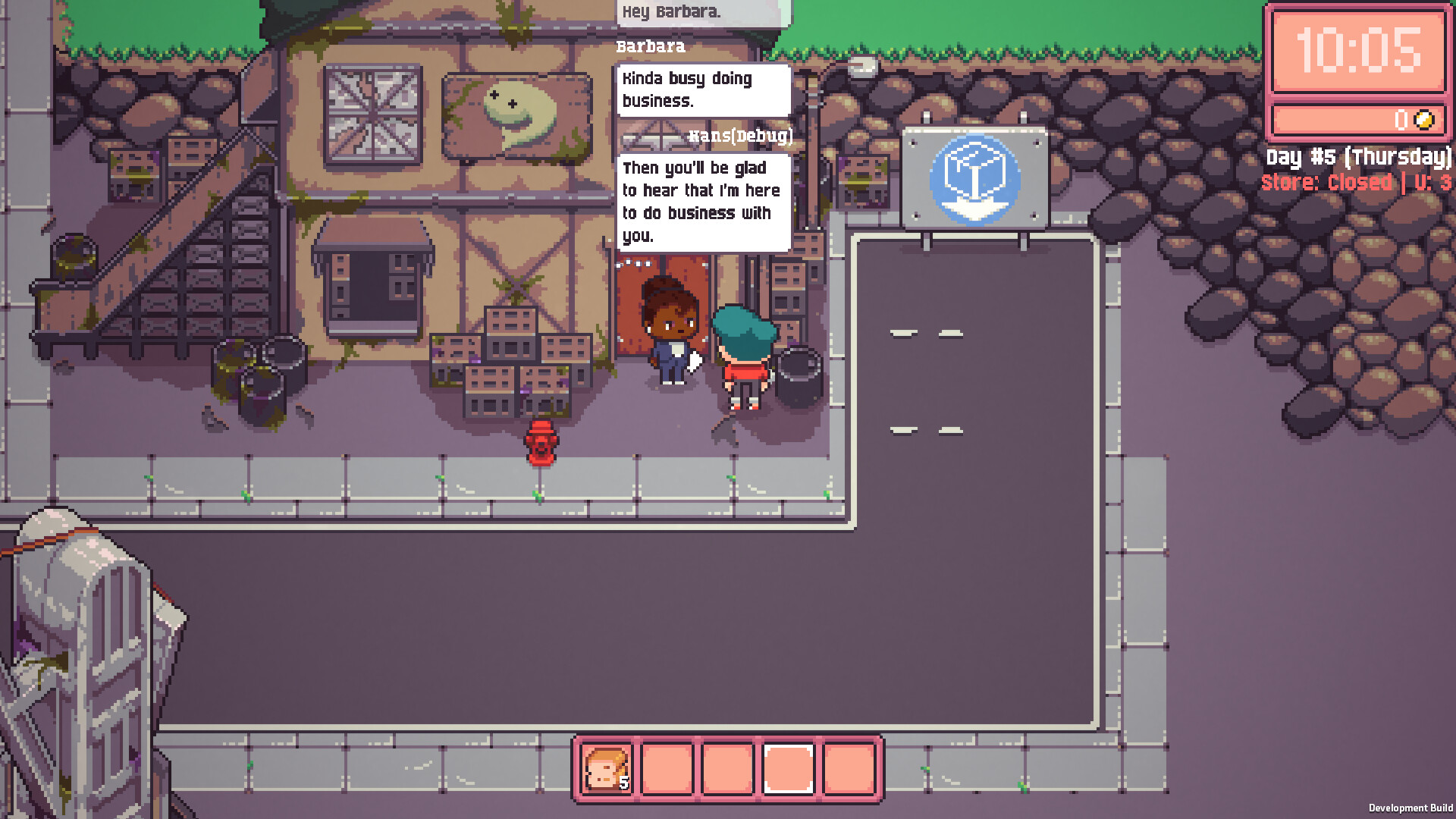Click the highlighted empty hotbar slot
This screenshot has width=1456, height=819.
pyautogui.click(x=789, y=769)
